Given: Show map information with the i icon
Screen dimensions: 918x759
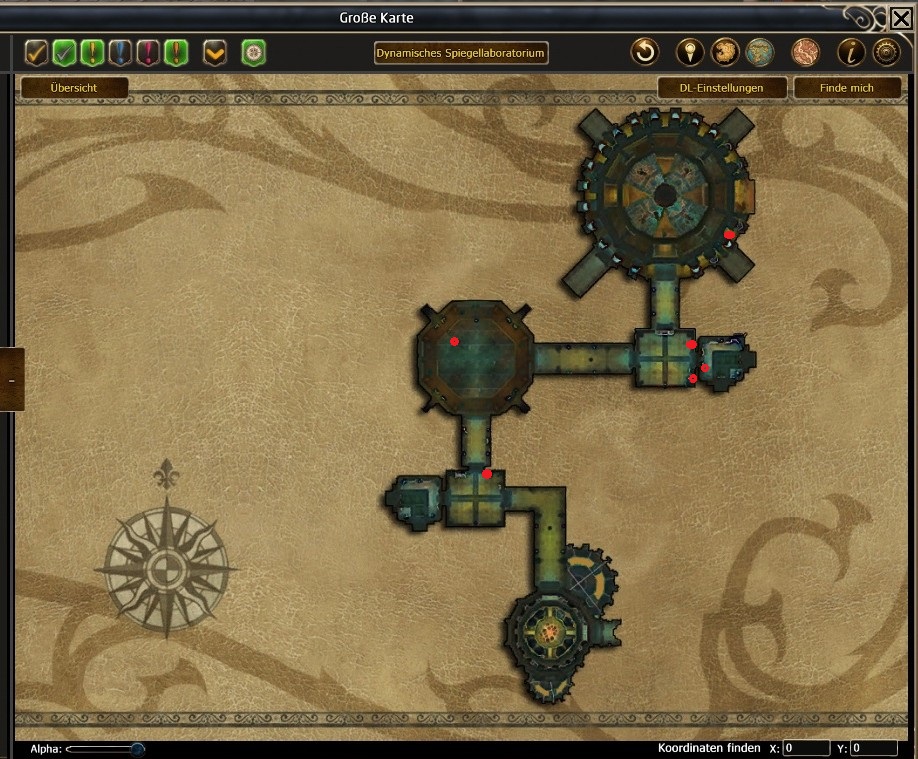Looking at the screenshot, I should tap(851, 52).
